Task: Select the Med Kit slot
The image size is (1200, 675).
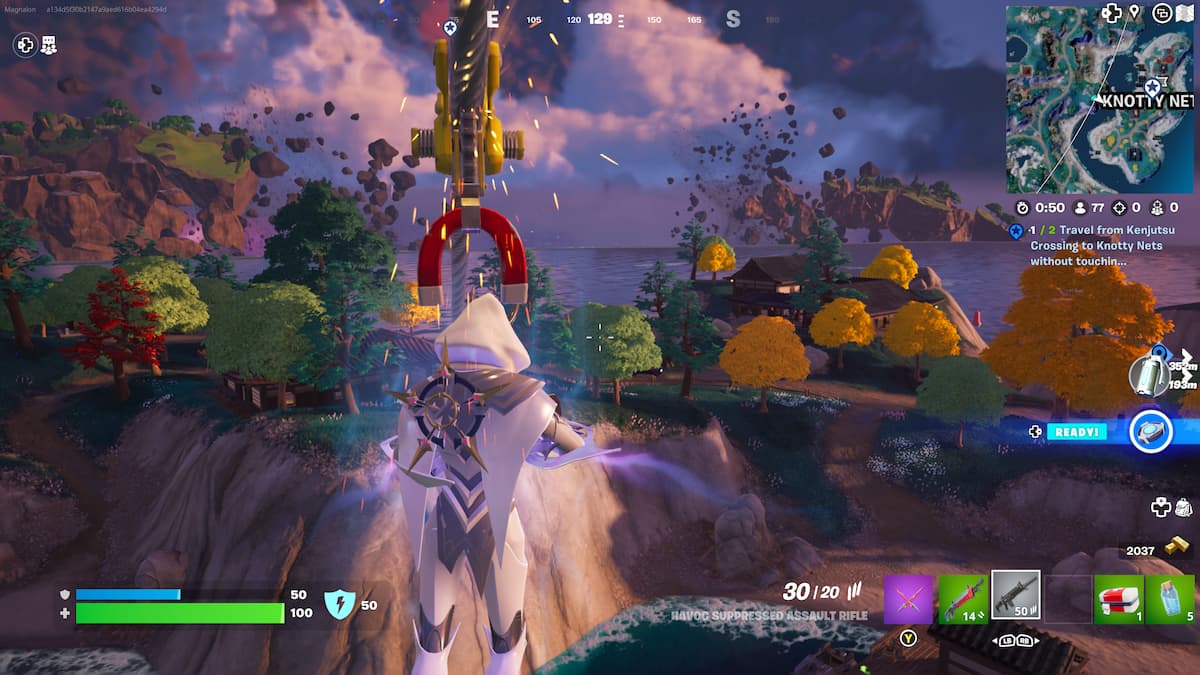Action: pyautogui.click(x=1118, y=599)
